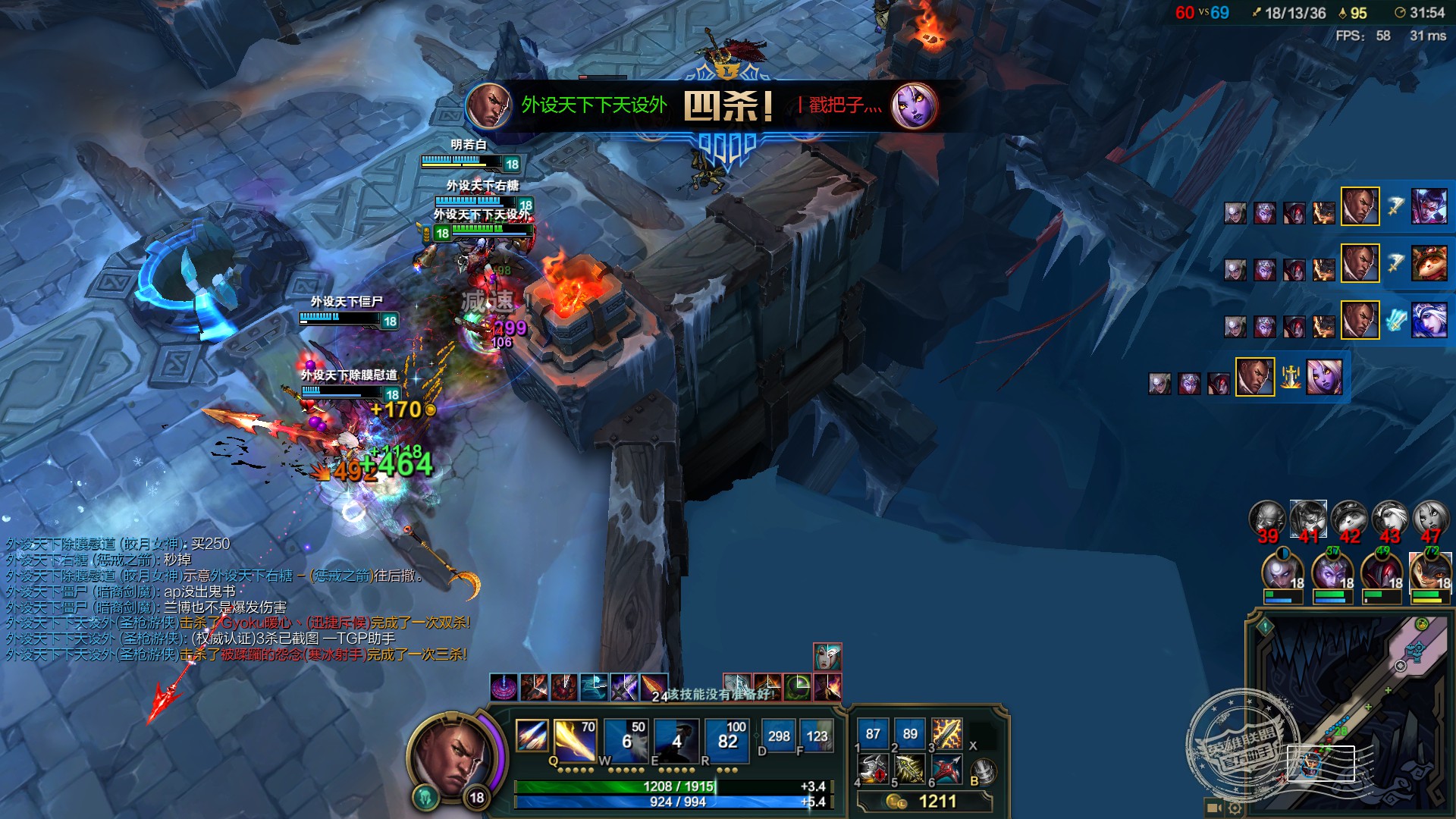The width and height of the screenshot is (1456, 819).
Task: Use the lightning sword item in slot 3
Action: 946,734
